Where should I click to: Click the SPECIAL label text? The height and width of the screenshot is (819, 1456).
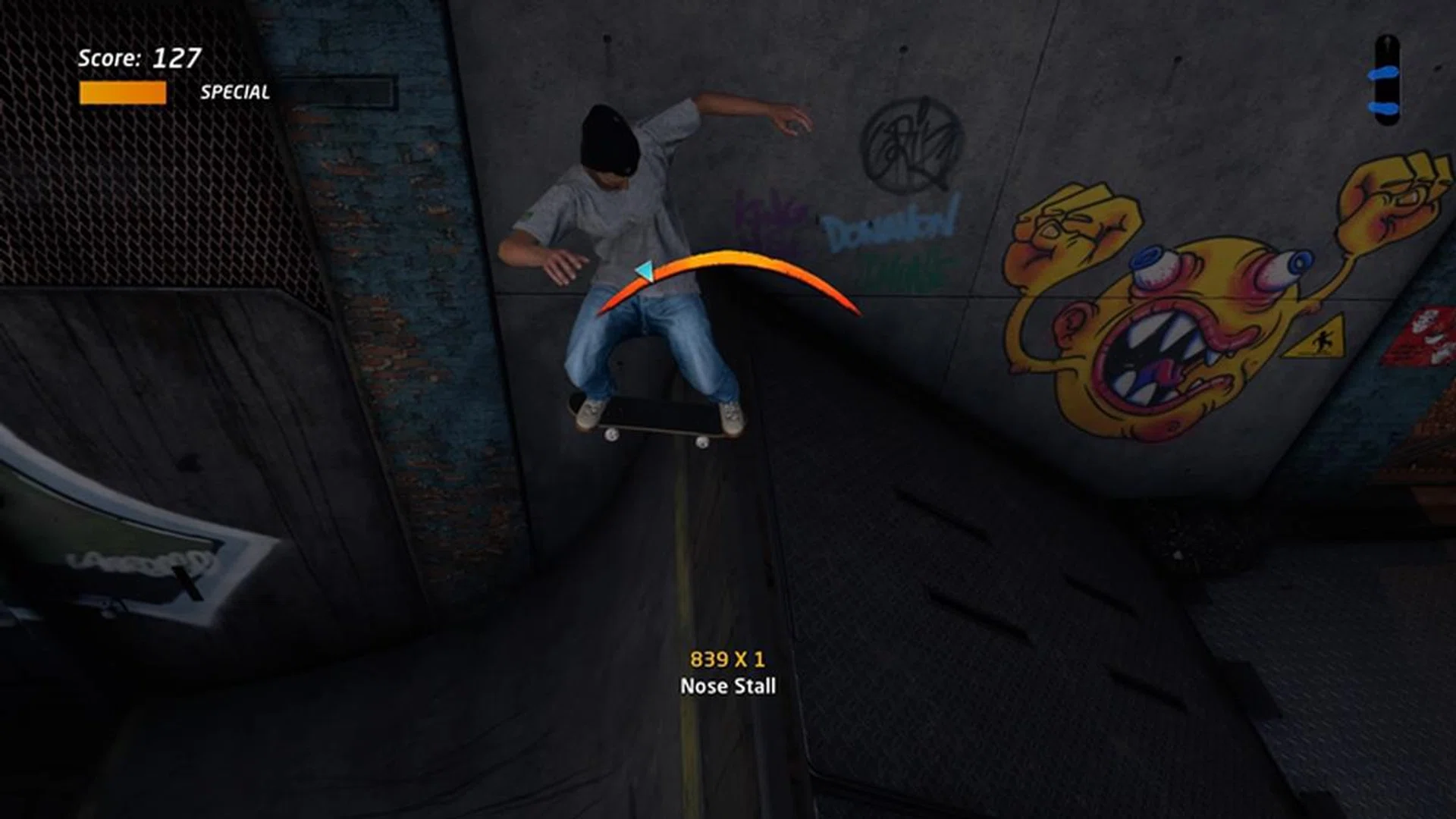235,94
